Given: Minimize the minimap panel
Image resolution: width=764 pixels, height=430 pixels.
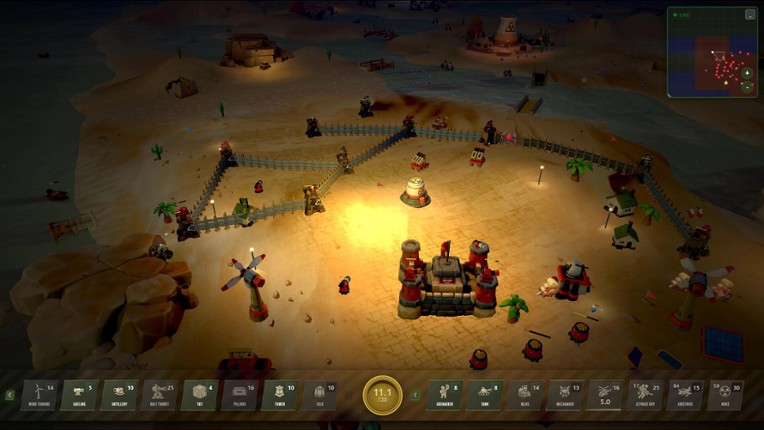Looking at the screenshot, I should click(x=749, y=15).
